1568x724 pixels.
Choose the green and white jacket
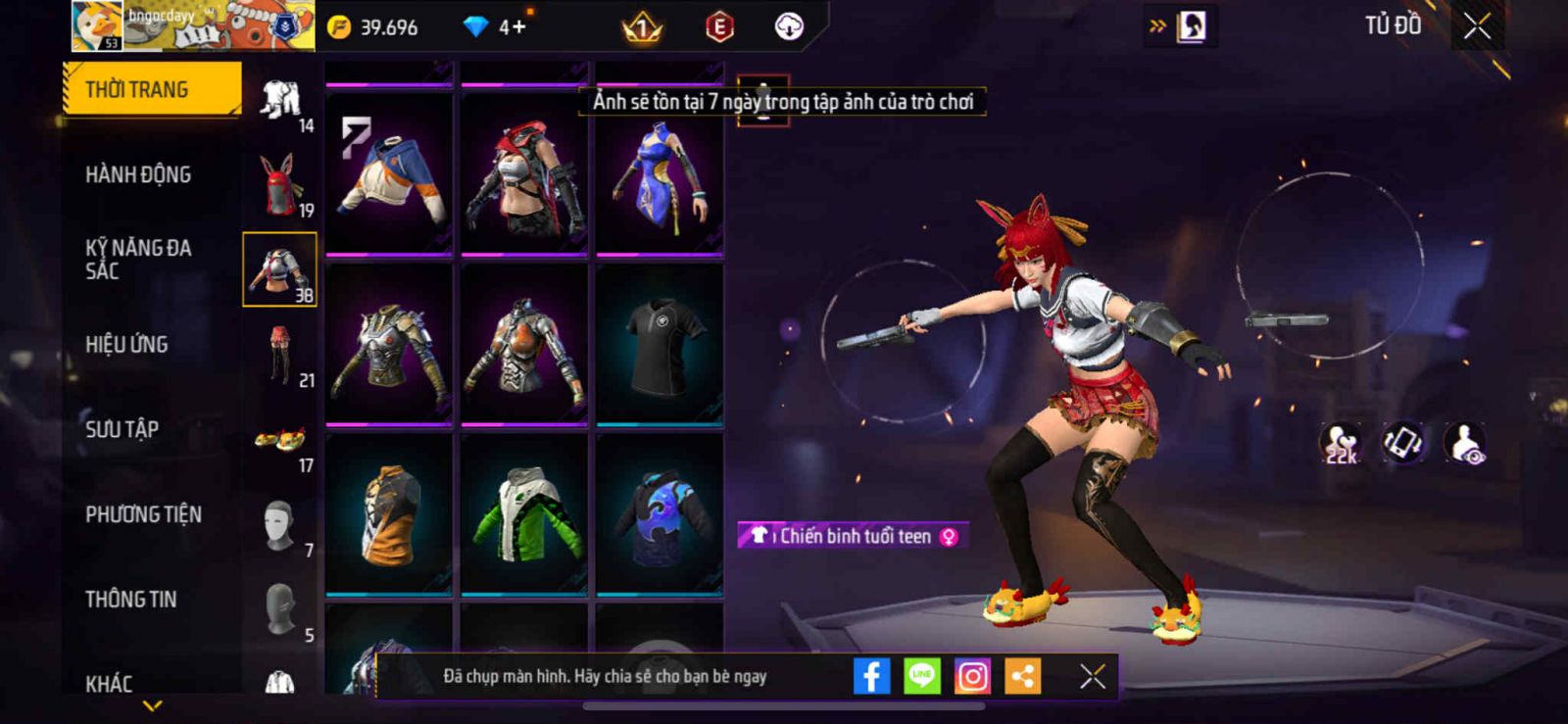(x=524, y=514)
